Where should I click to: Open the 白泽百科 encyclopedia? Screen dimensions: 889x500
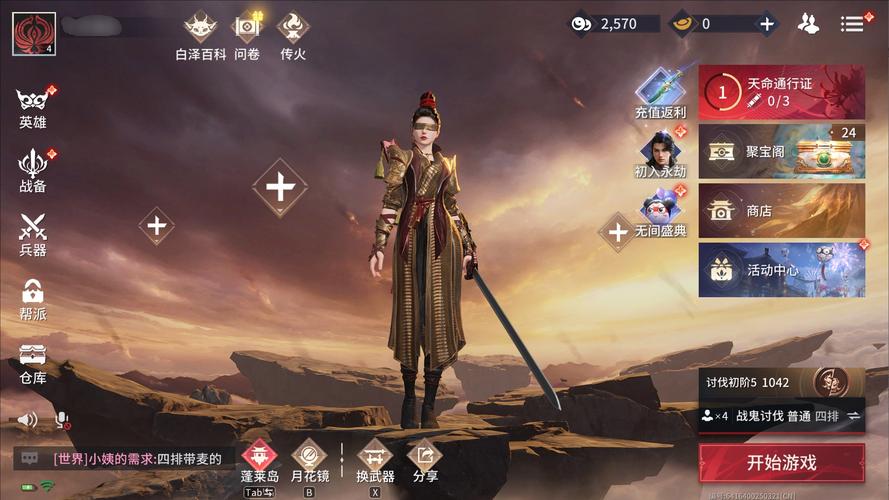pos(200,35)
